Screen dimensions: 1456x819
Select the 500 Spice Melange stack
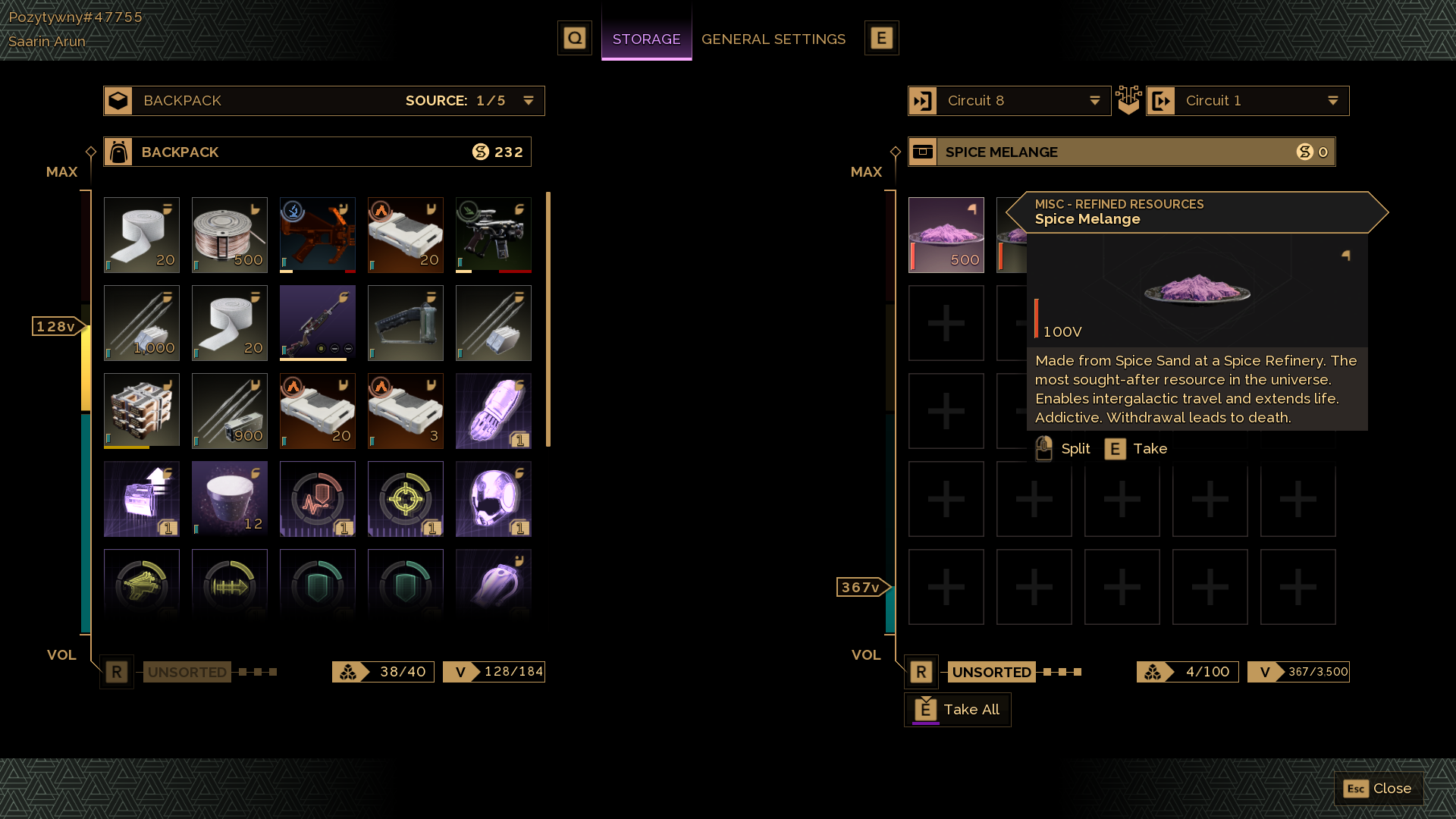point(946,235)
